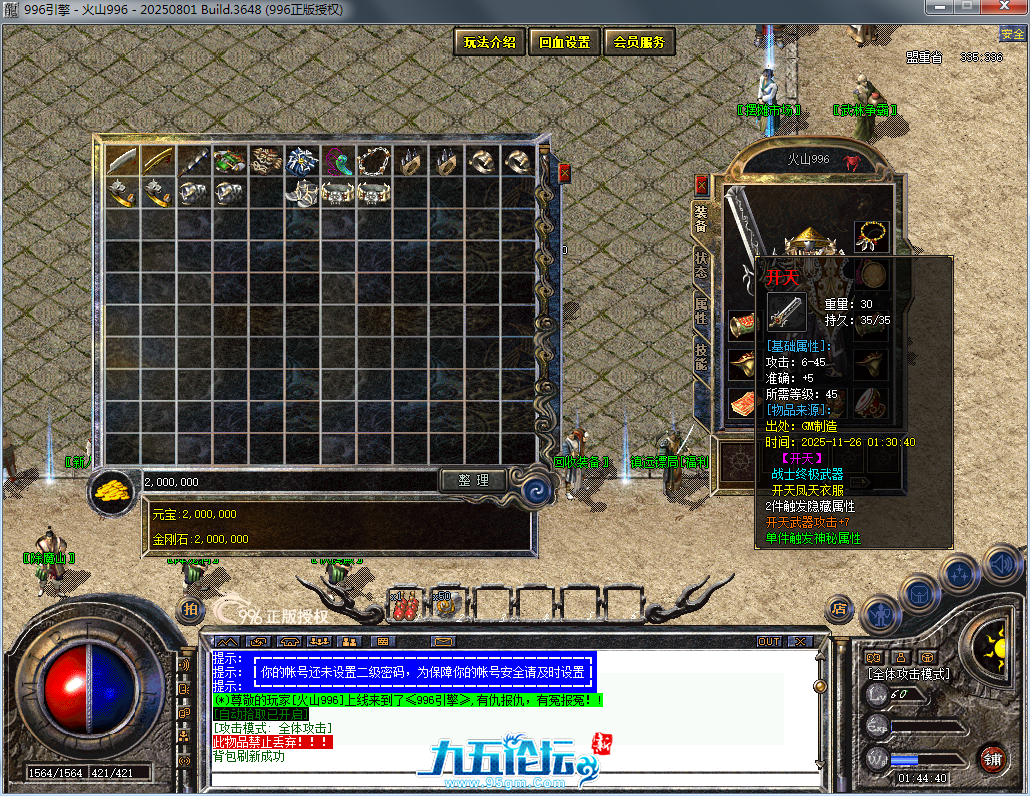Click the 拍 auction button
This screenshot has height=796, width=1030.
(188, 608)
